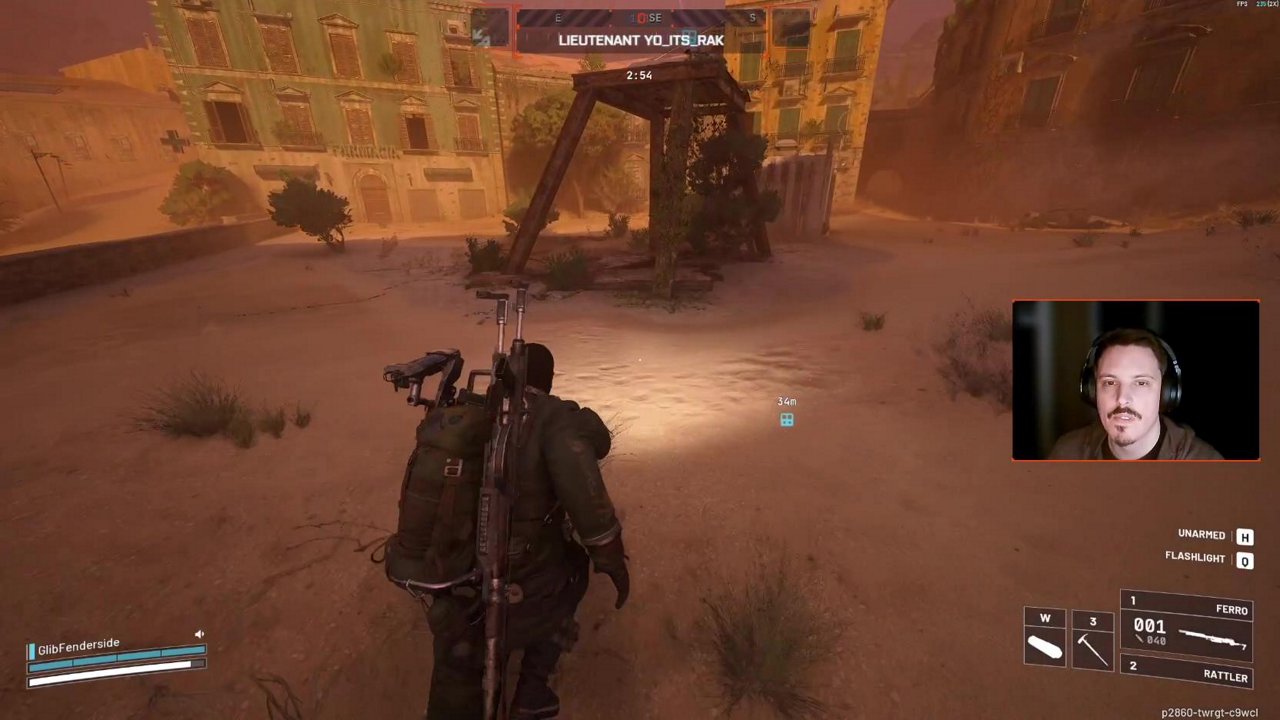Click the compass bar heading strip
This screenshot has height=720, width=1280.
[640, 18]
